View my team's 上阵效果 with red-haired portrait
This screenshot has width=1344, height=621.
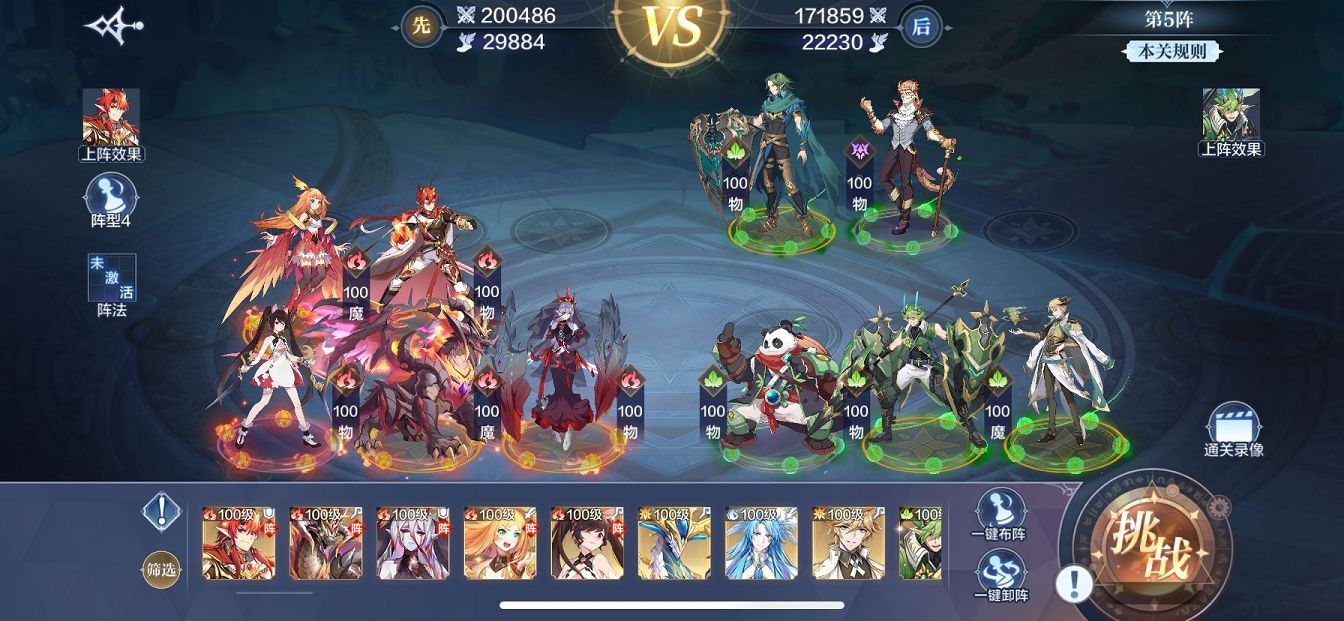(x=112, y=124)
